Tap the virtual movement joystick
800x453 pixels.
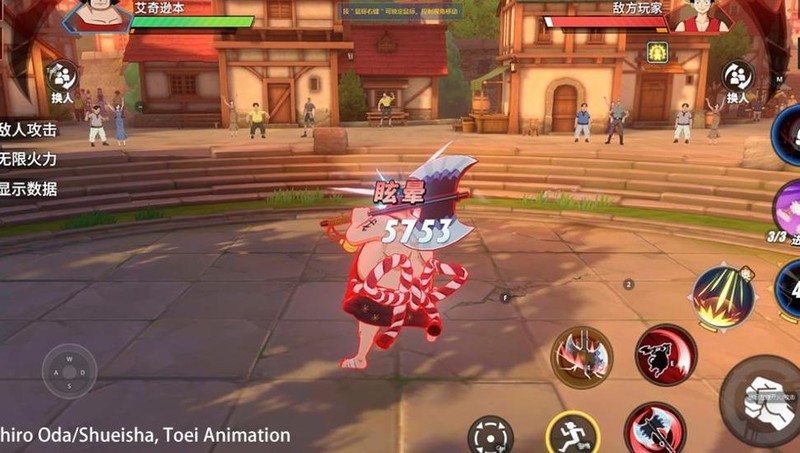(x=69, y=371)
